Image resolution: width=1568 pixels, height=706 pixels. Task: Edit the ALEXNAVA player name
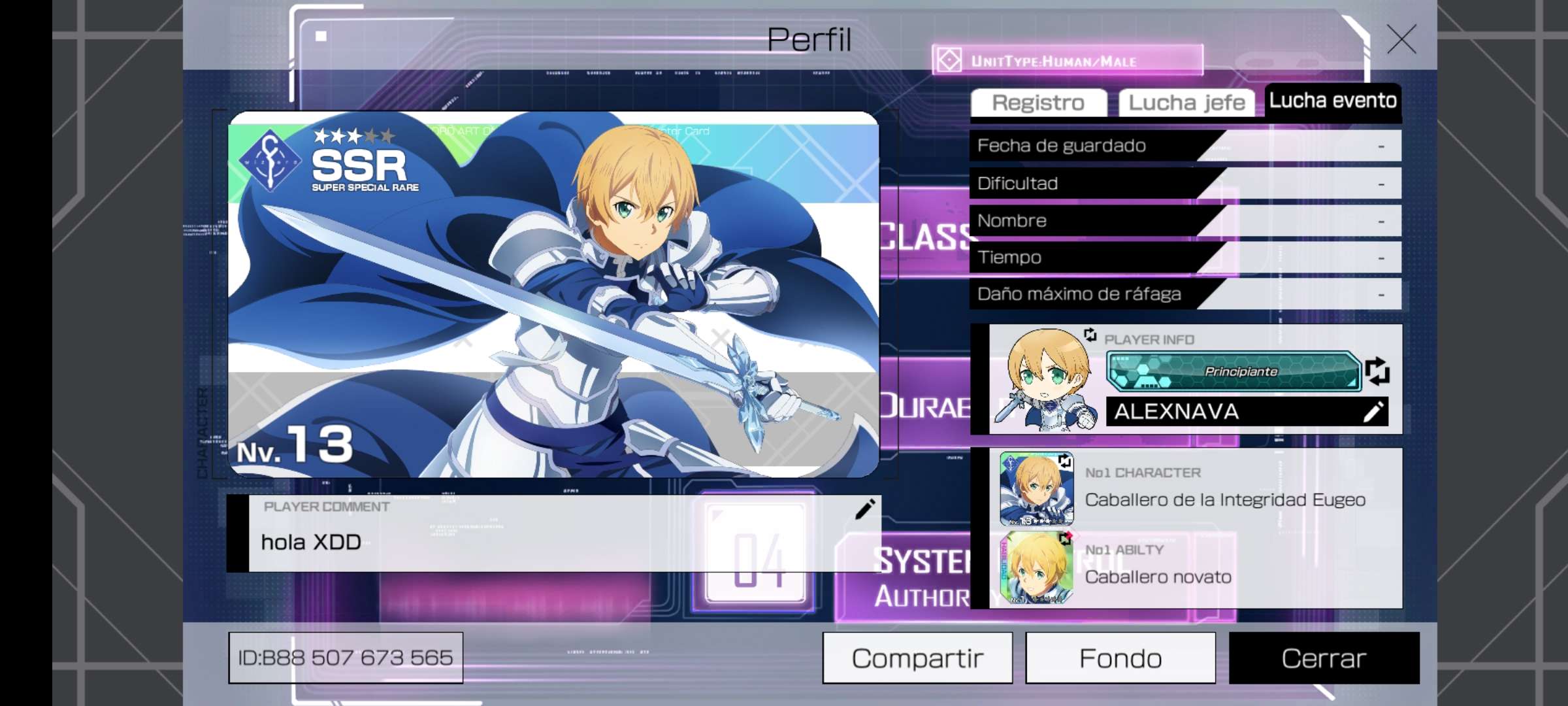(1373, 412)
